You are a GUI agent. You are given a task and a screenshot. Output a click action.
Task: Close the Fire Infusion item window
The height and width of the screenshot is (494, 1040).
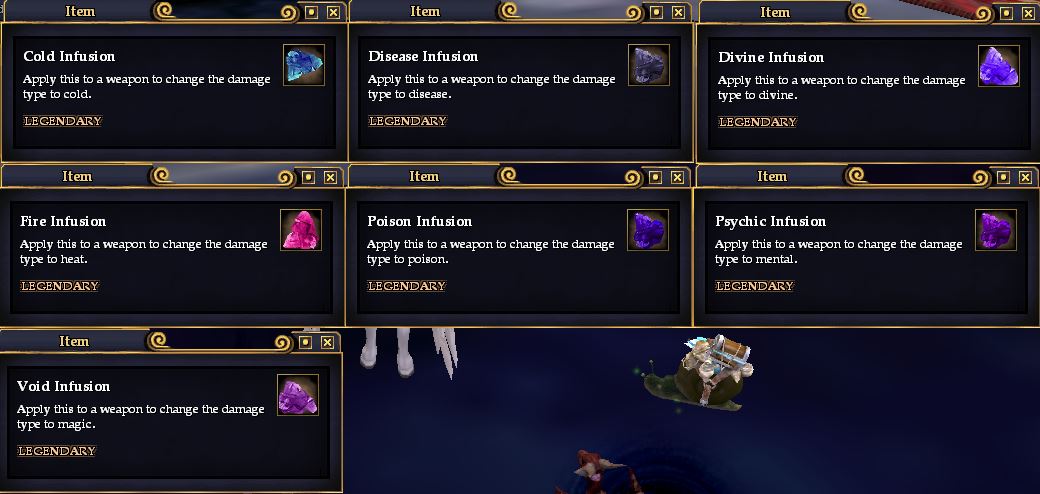point(331,177)
